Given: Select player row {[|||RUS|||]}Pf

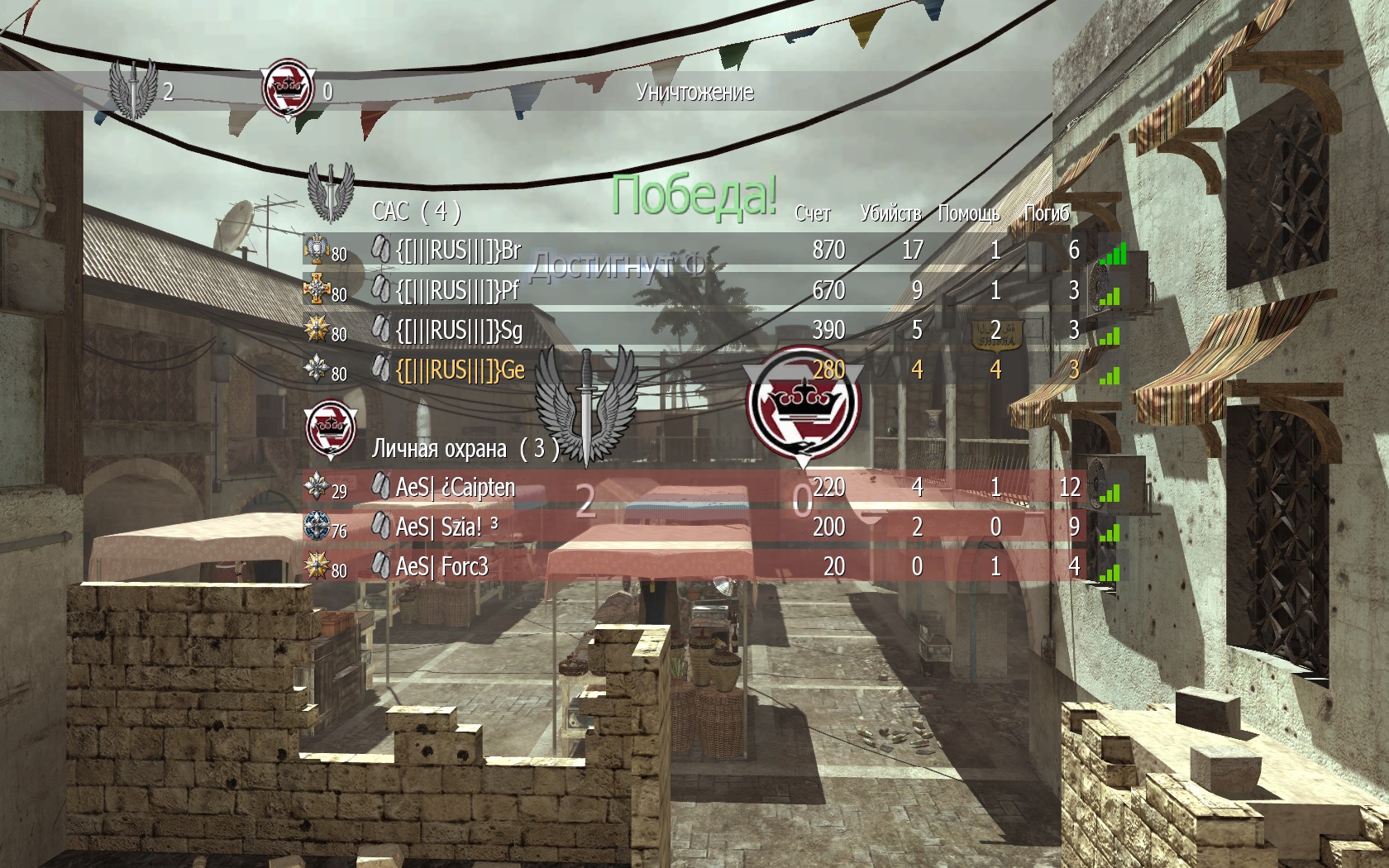Looking at the screenshot, I should coord(457,290).
